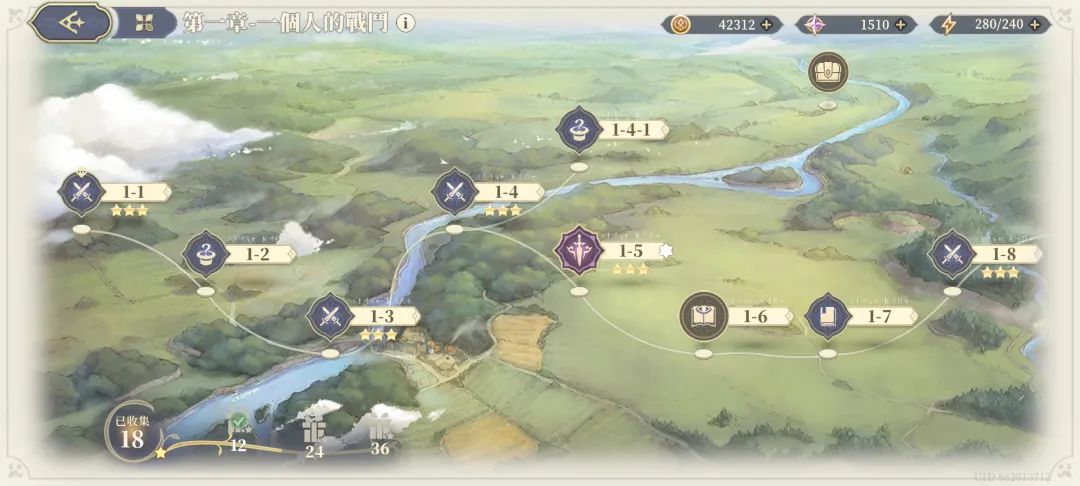1080x486 pixels.
Task: Open side stage 1-4-1
Action: [579, 130]
